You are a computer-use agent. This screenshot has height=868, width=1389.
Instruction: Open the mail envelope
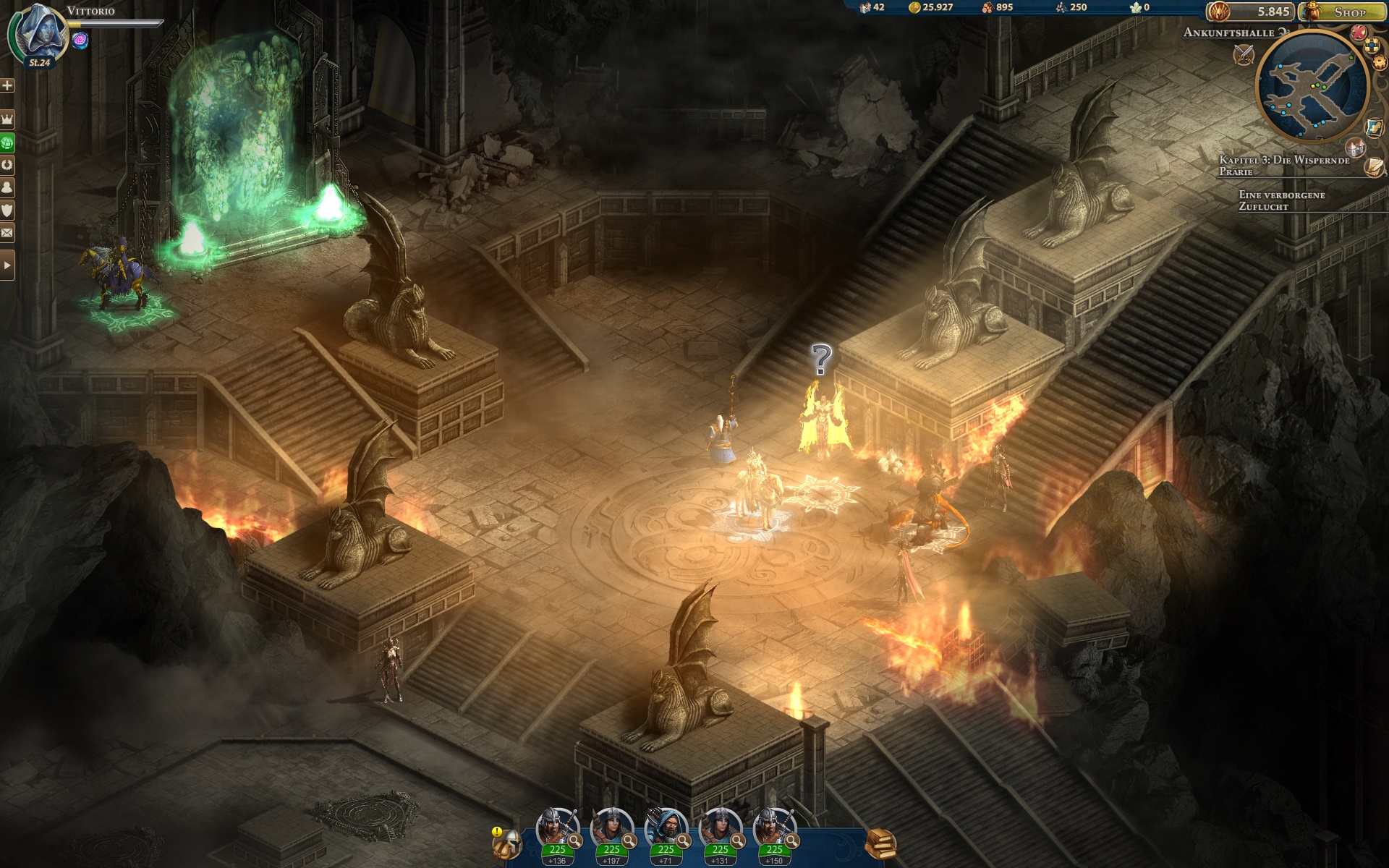click(x=7, y=233)
